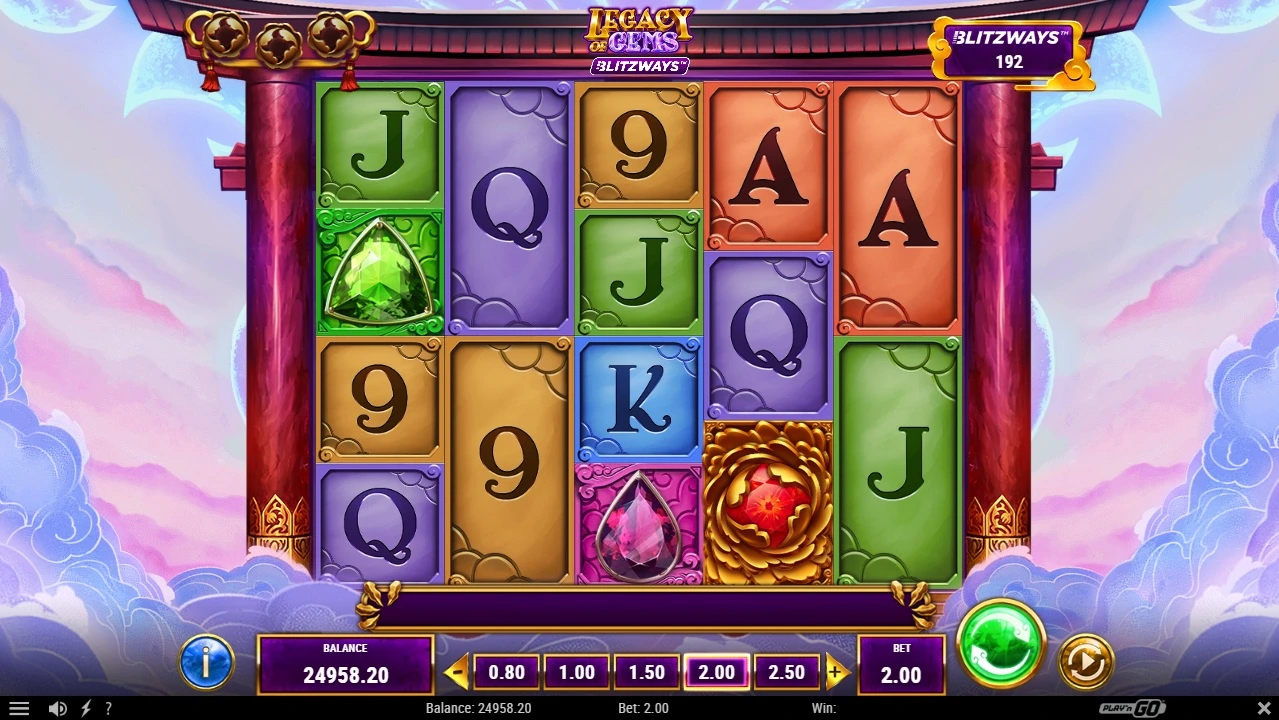Screen dimensions: 1279x720
Task: Increase the bet with the plus arrow
Action: pyautogui.click(x=836, y=673)
